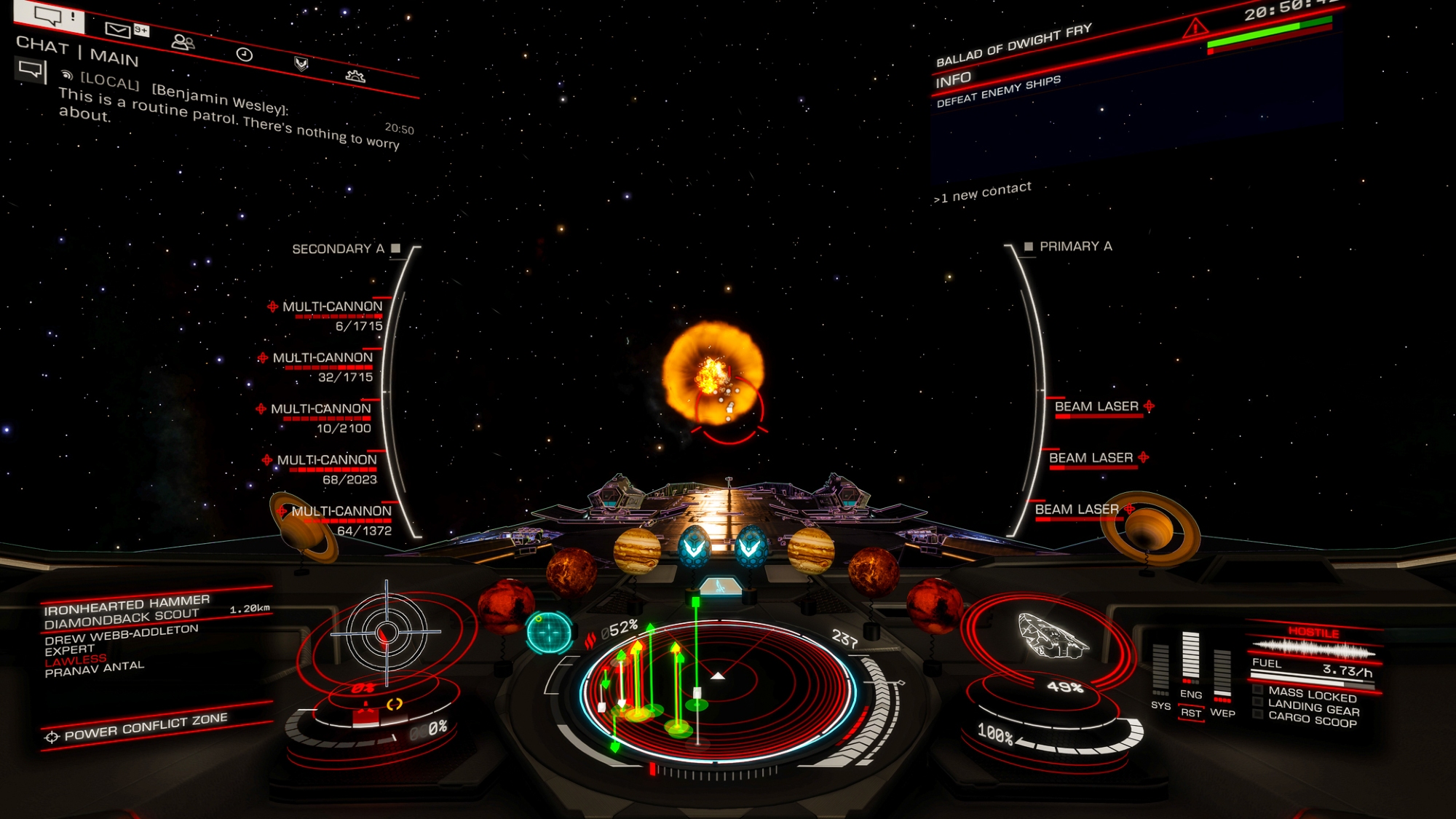Select the Defeat Enemy Ships objective
1456x819 pixels.
(x=998, y=92)
